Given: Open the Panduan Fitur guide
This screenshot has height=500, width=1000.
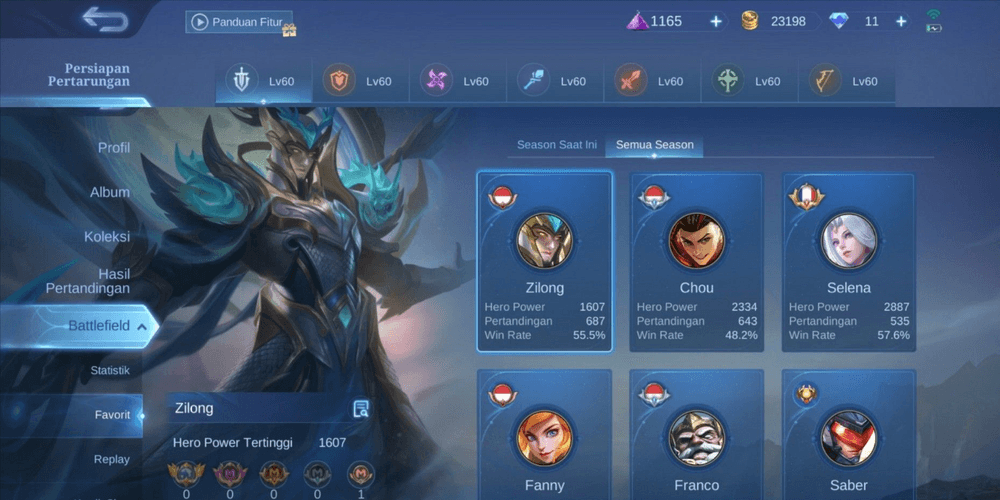Looking at the screenshot, I should pyautogui.click(x=239, y=22).
